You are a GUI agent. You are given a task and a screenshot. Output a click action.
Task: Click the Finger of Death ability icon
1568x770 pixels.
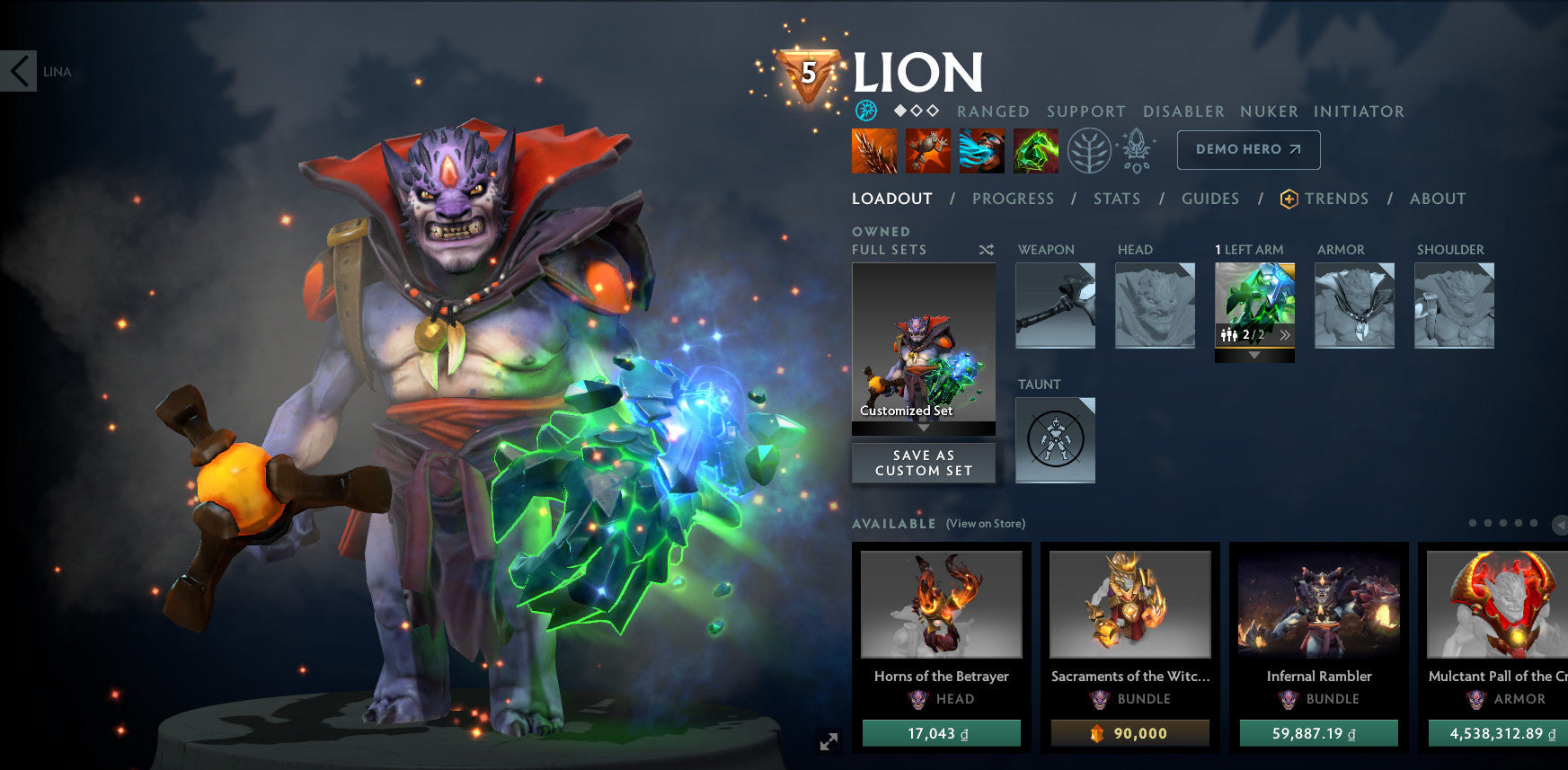[1035, 150]
